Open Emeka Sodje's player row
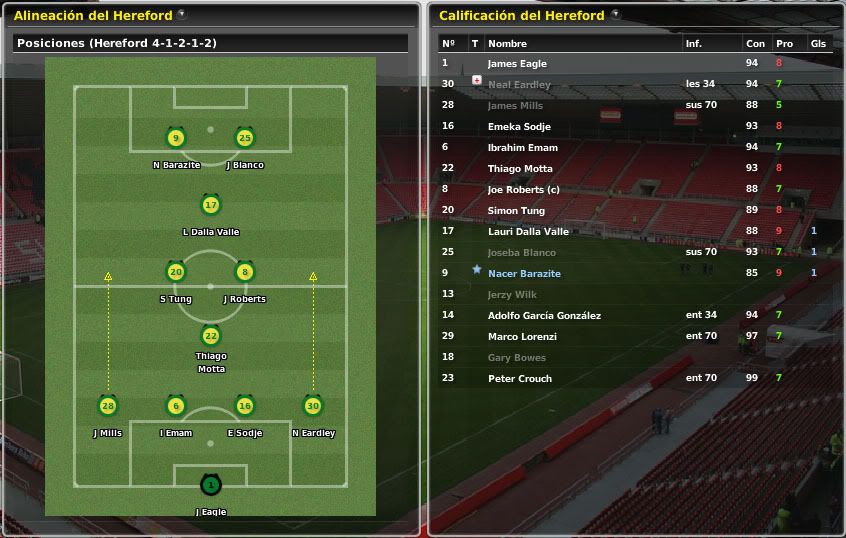The width and height of the screenshot is (846, 538). (x=518, y=126)
